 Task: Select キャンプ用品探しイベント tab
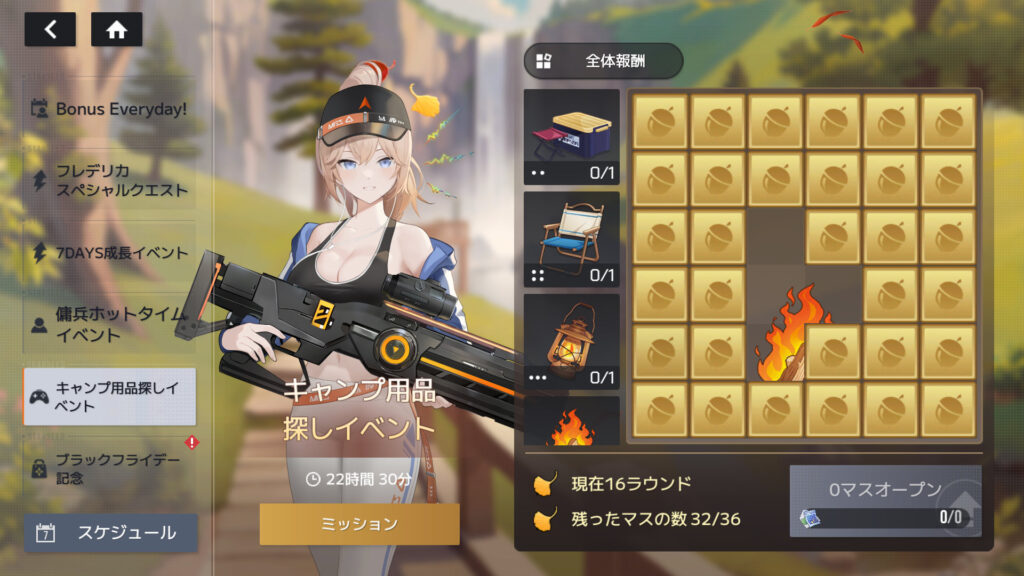[110, 397]
